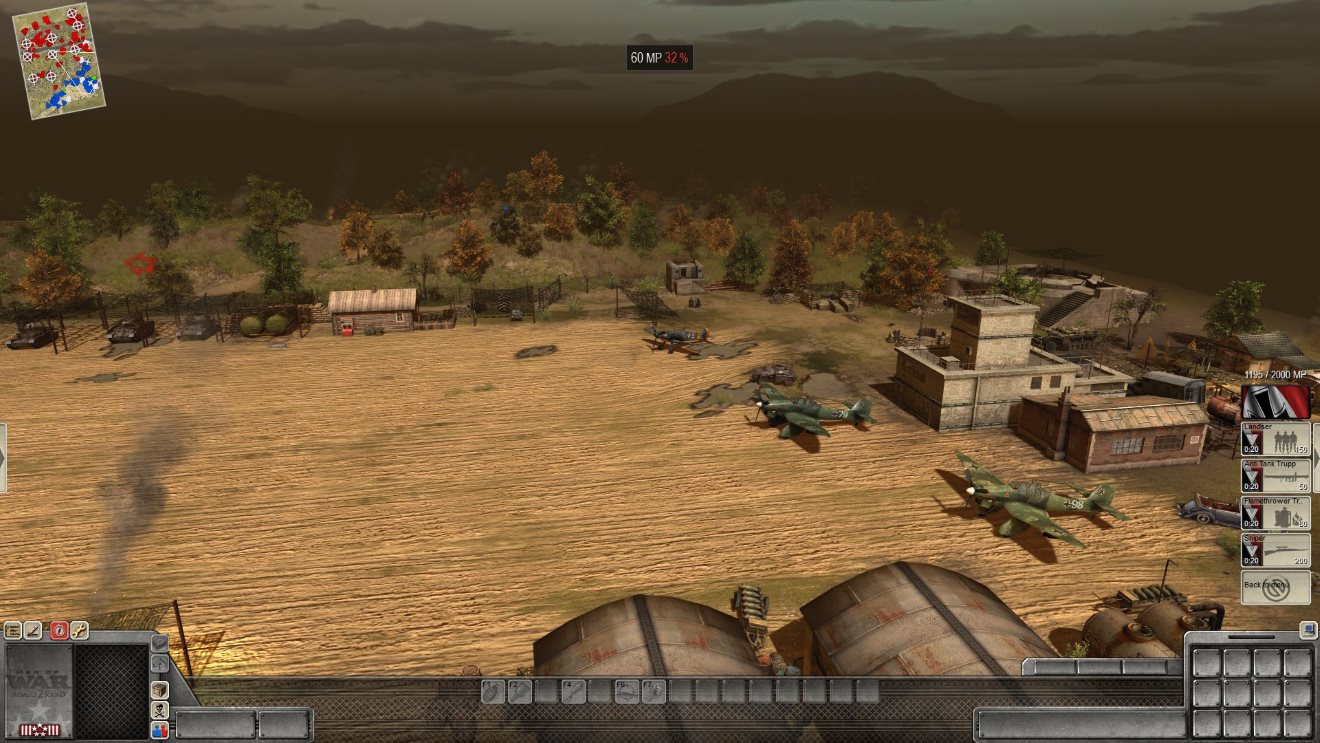
Task: Click the skull and crossbones icon
Action: point(160,710)
